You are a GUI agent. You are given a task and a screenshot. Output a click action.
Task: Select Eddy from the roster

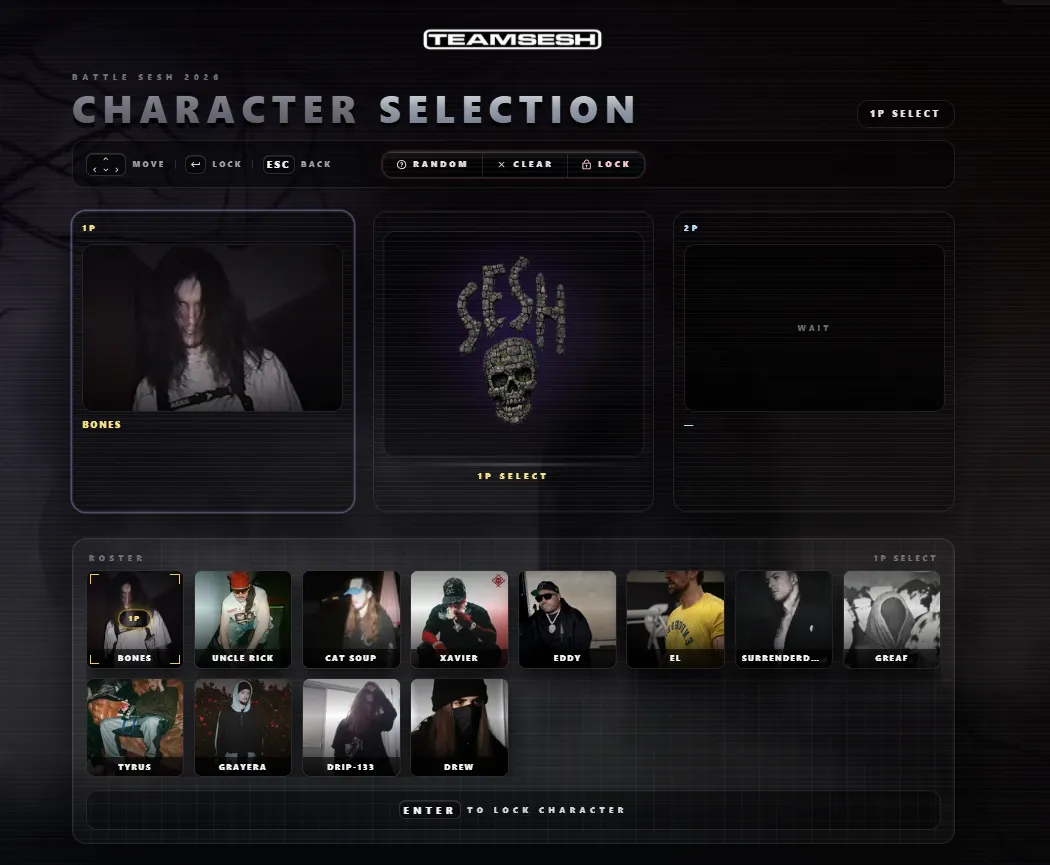click(x=567, y=618)
